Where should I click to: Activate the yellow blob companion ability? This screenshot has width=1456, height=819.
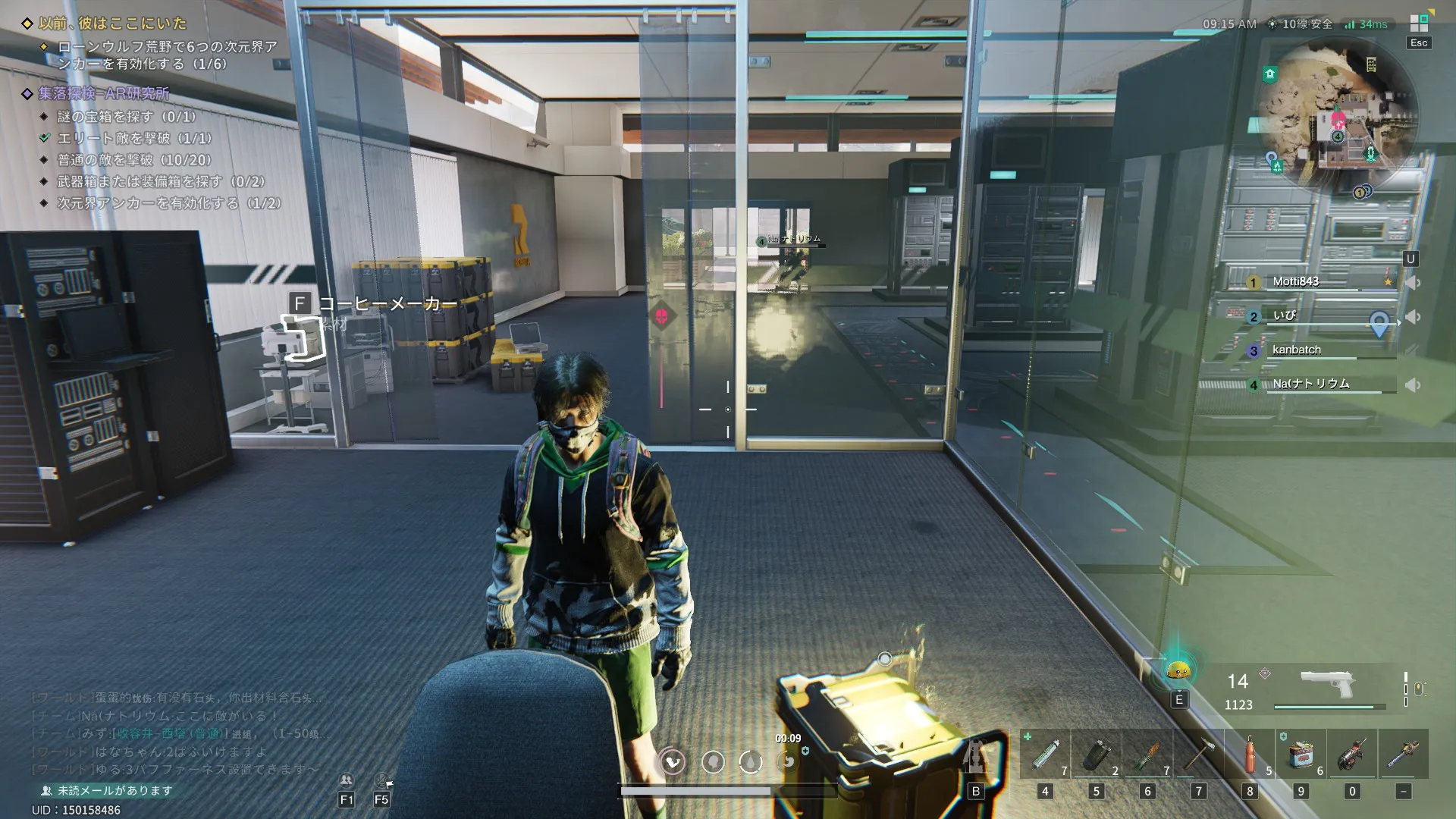click(1178, 670)
